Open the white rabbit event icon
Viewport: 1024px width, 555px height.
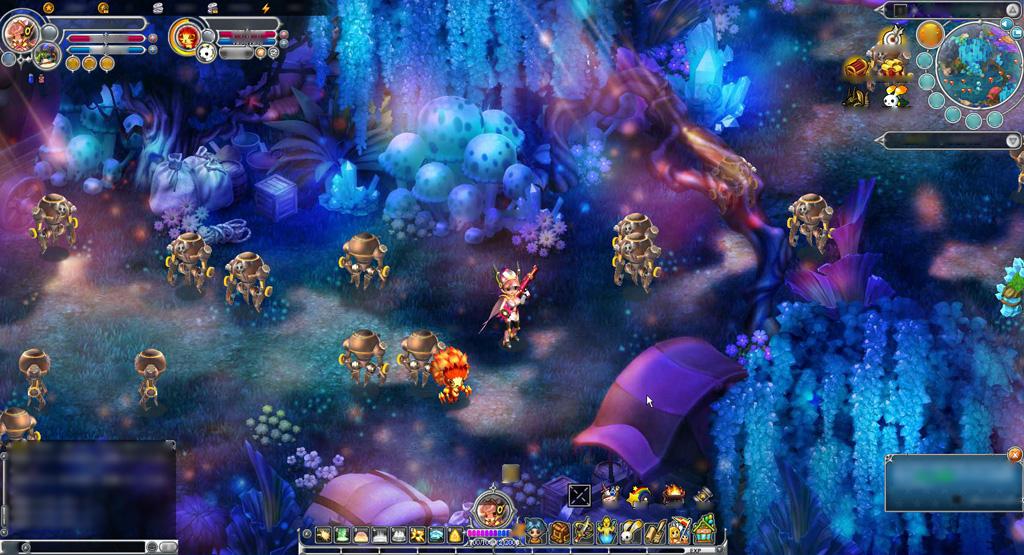click(889, 97)
